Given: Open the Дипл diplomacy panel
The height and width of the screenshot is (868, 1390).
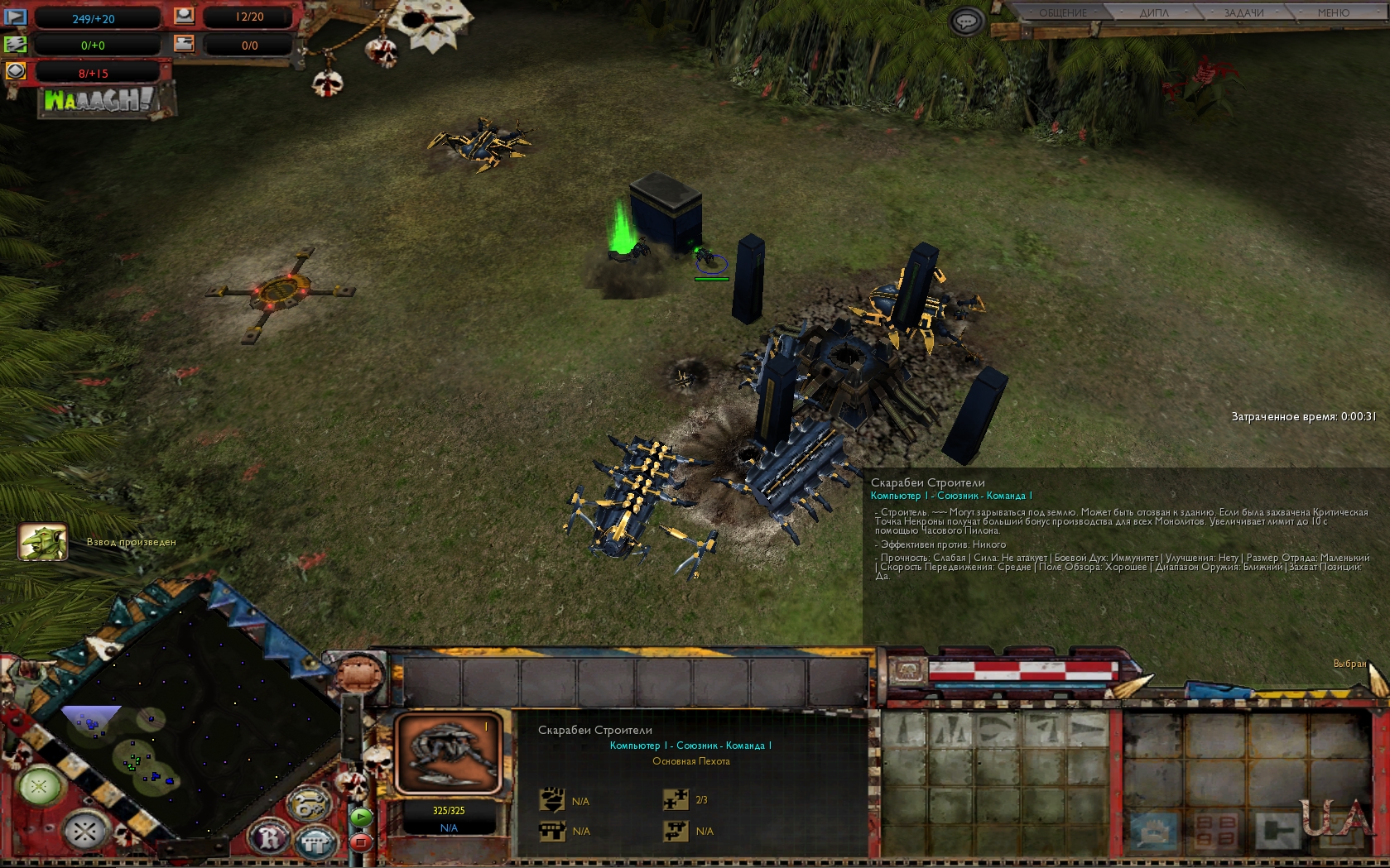Looking at the screenshot, I should 1154,12.
